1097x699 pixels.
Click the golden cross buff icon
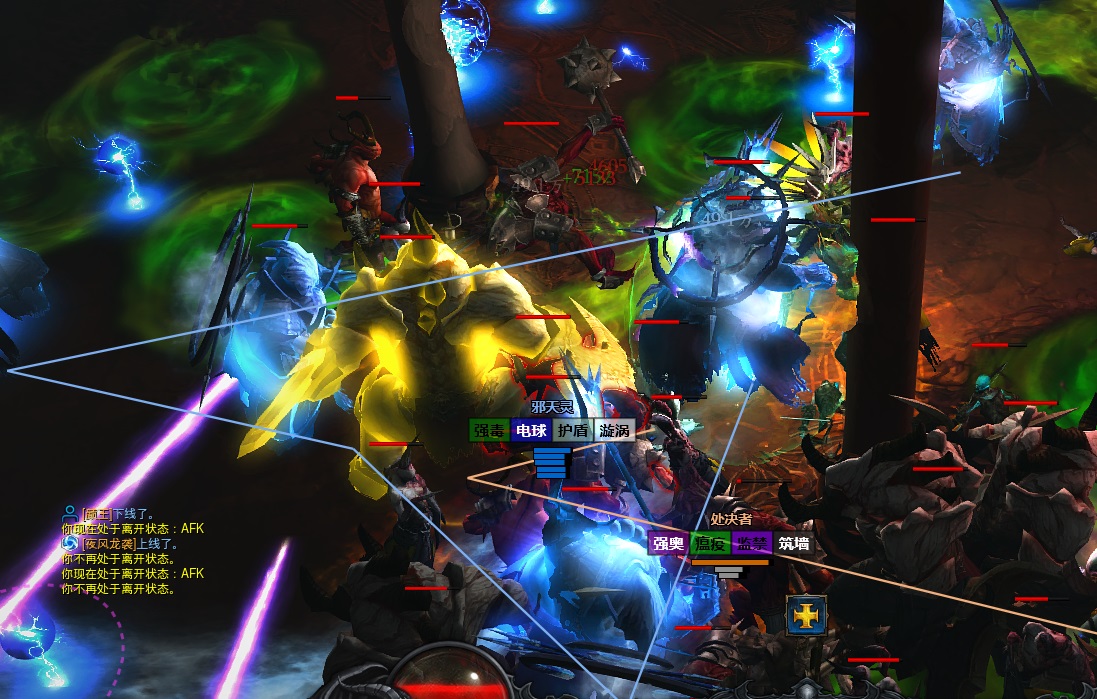(x=804, y=617)
